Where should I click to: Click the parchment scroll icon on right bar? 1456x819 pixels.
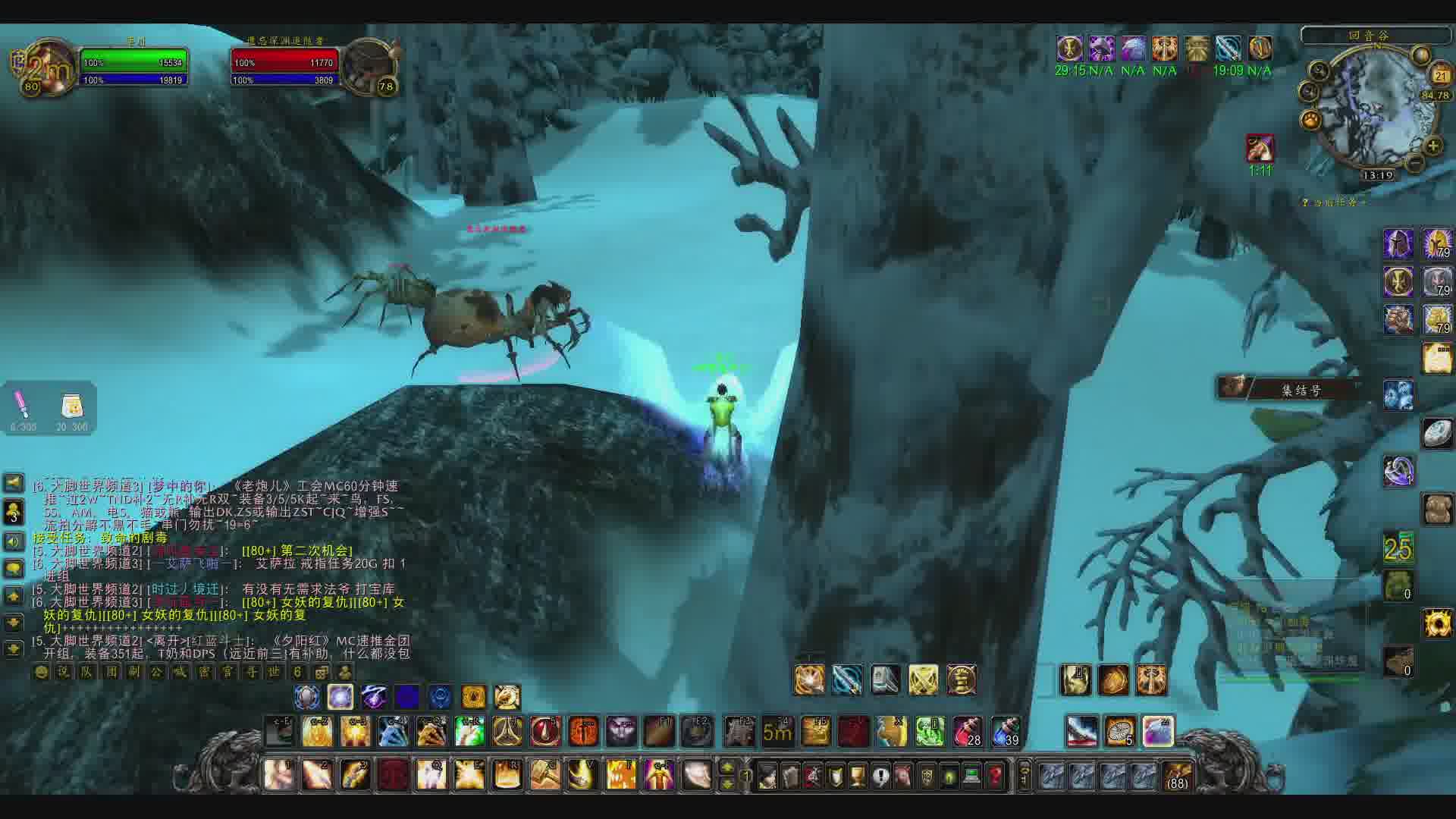click(1437, 359)
